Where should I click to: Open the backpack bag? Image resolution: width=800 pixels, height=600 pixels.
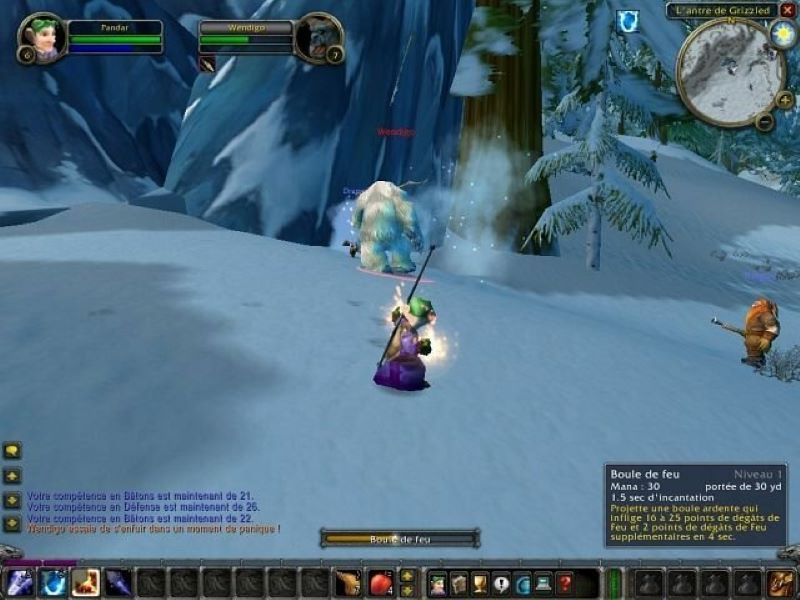point(780,582)
